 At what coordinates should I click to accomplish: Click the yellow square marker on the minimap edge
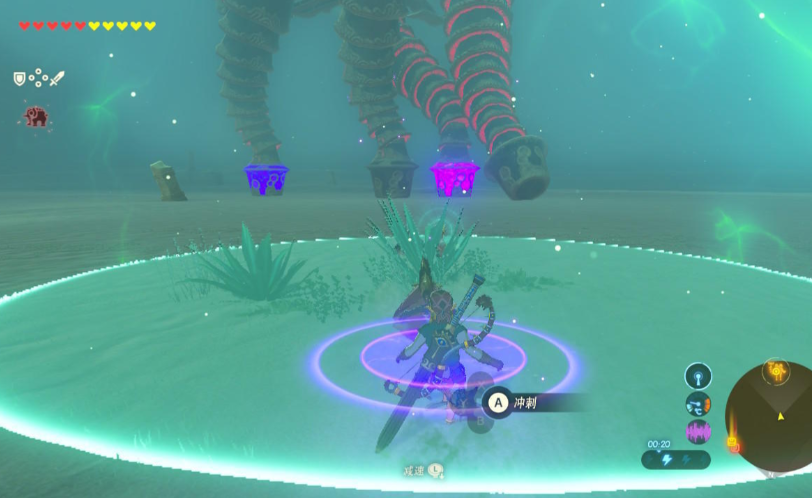point(732,440)
